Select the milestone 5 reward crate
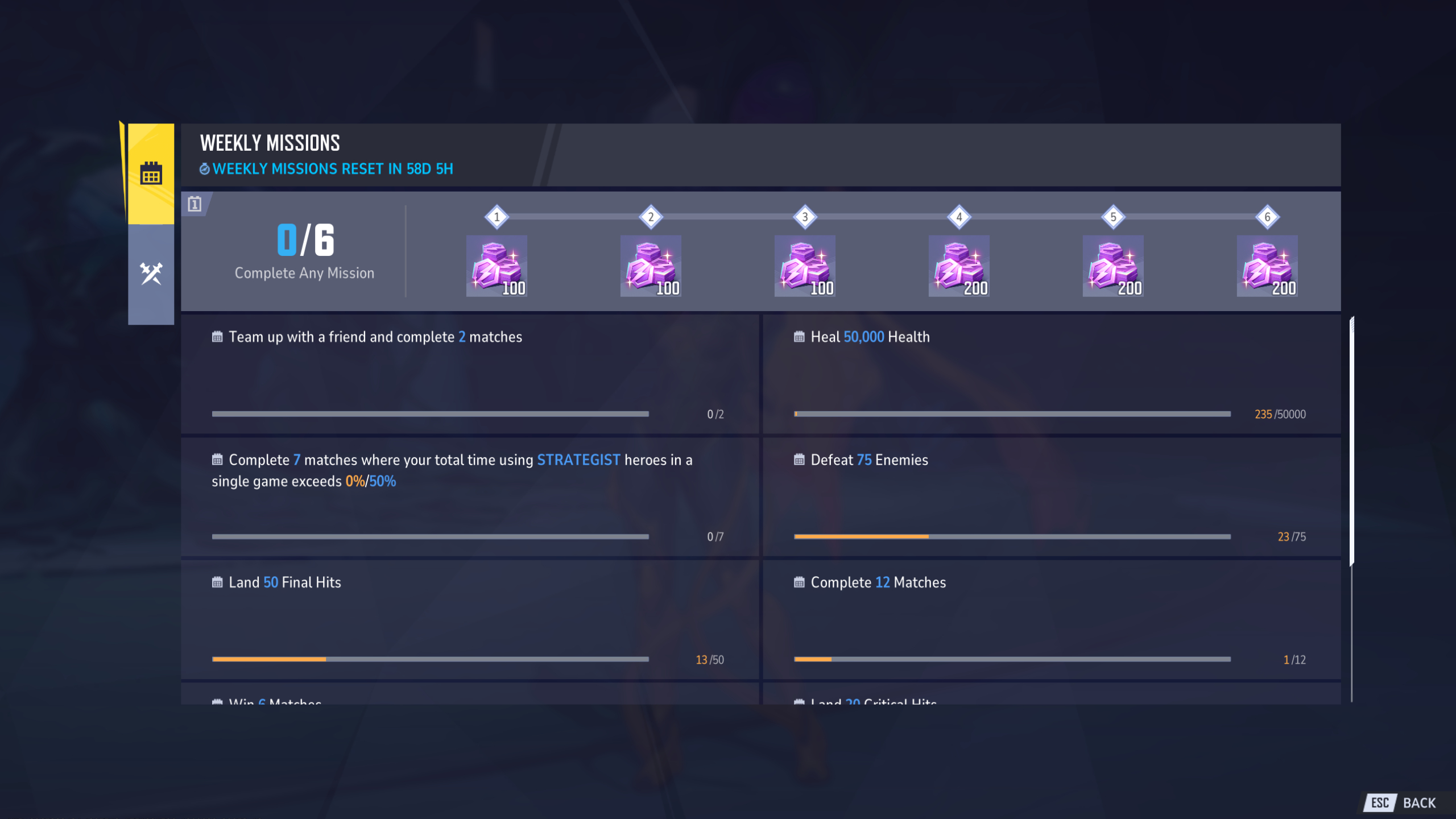This screenshot has width=1456, height=819. coord(1112,267)
